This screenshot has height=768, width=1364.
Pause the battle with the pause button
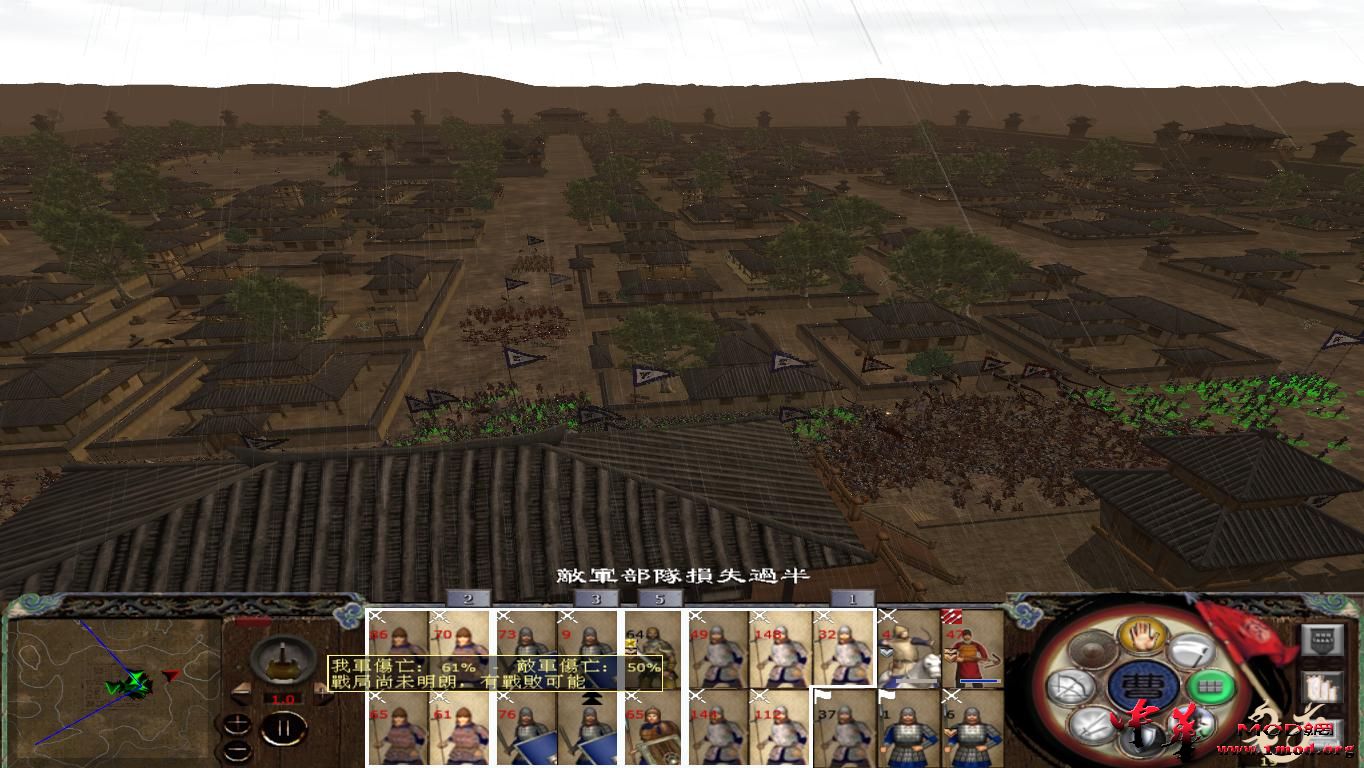(x=284, y=725)
